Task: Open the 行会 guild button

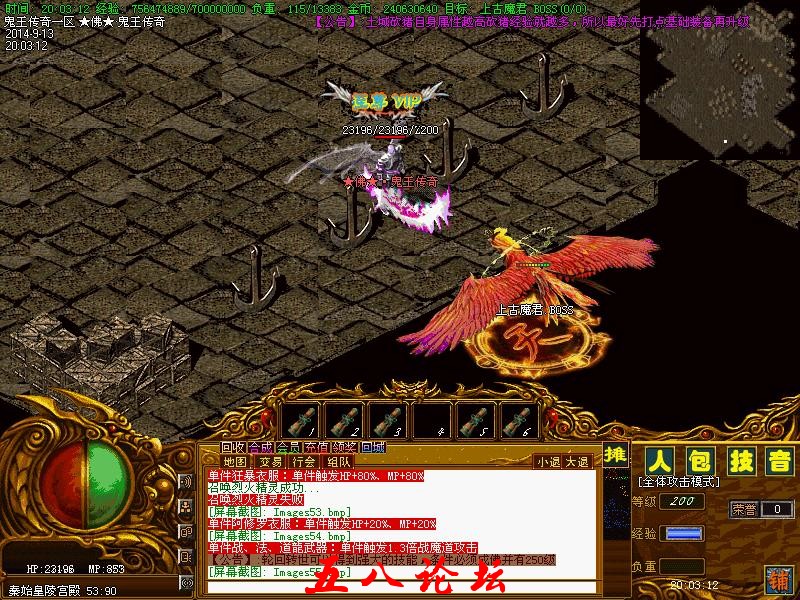Action: point(304,462)
